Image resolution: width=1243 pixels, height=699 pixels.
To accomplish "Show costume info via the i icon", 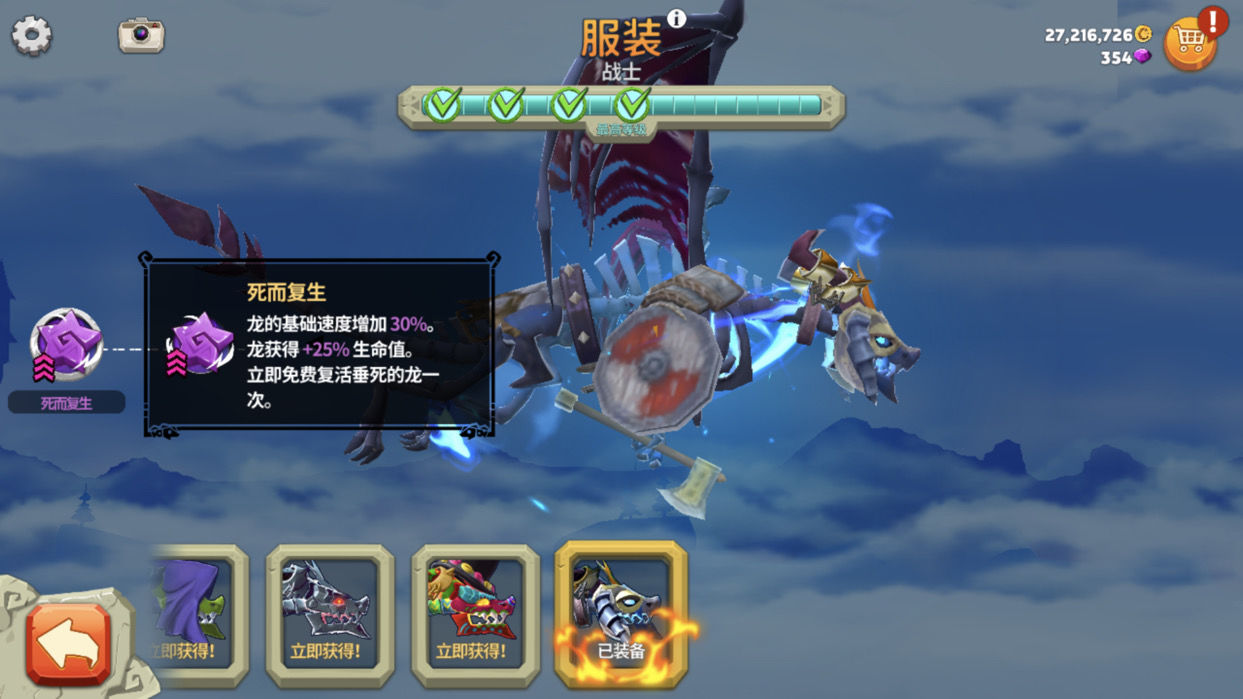I will pyautogui.click(x=677, y=18).
